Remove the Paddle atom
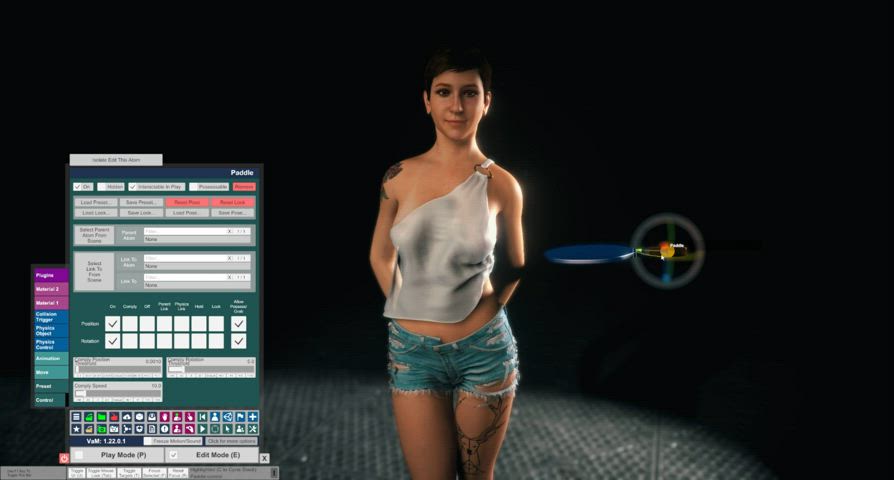Viewport: 894px width, 480px height. pos(244,186)
